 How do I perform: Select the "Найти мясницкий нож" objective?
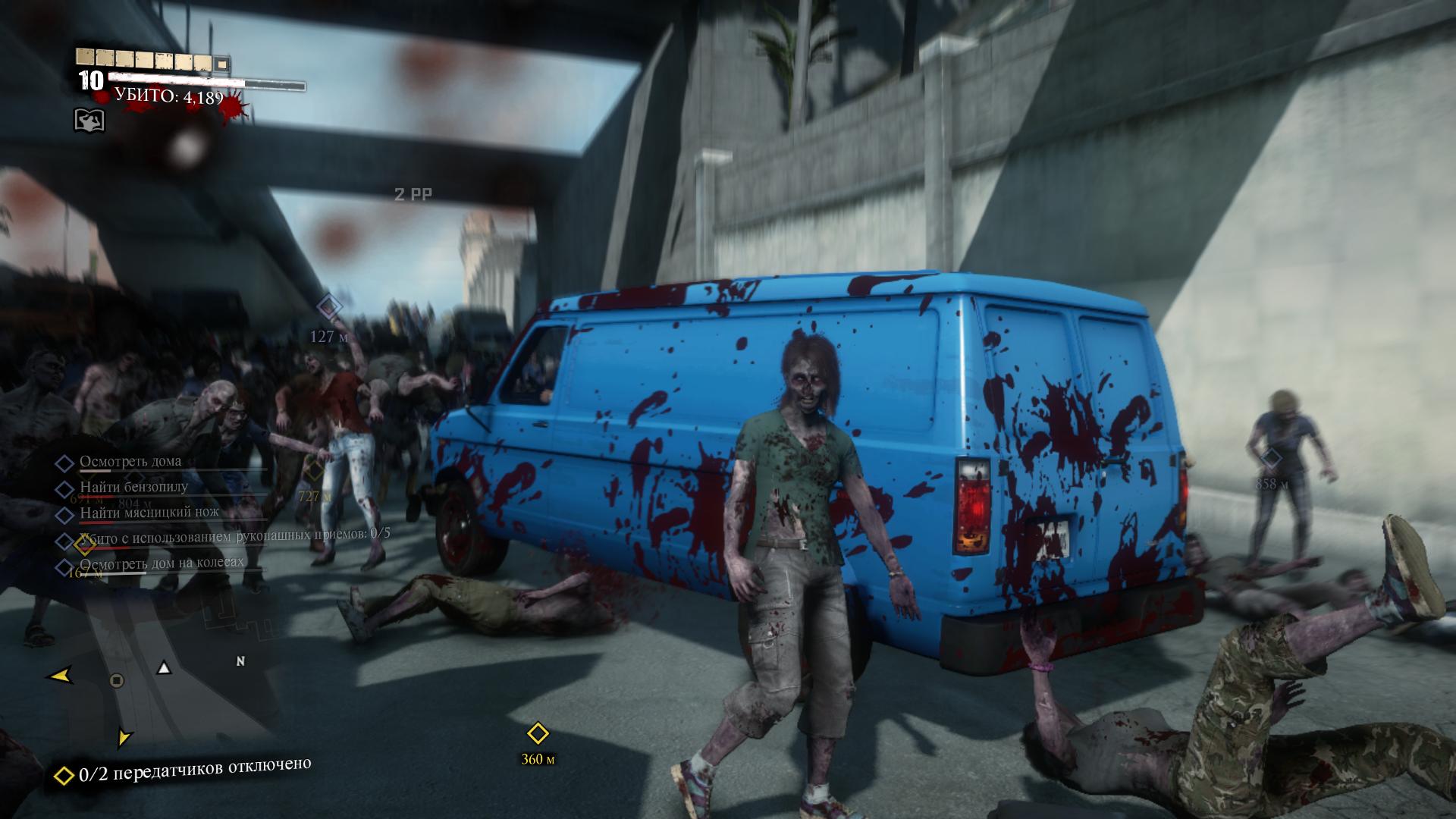coord(149,513)
